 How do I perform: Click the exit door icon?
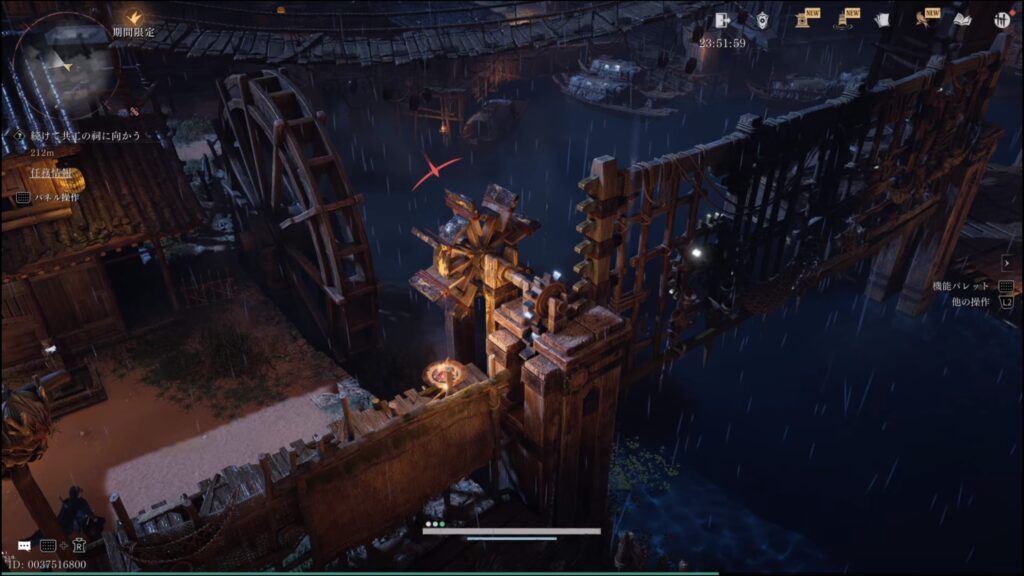[723, 20]
